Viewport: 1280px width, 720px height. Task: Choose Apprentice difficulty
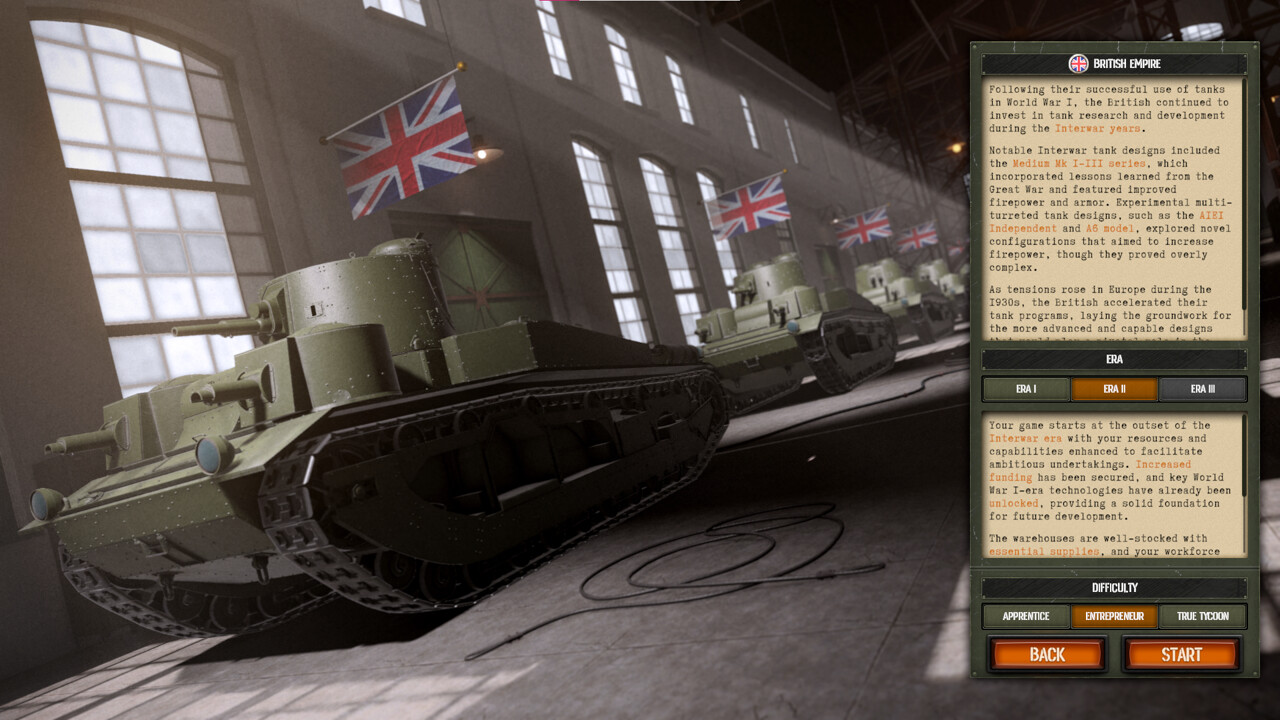1024,616
